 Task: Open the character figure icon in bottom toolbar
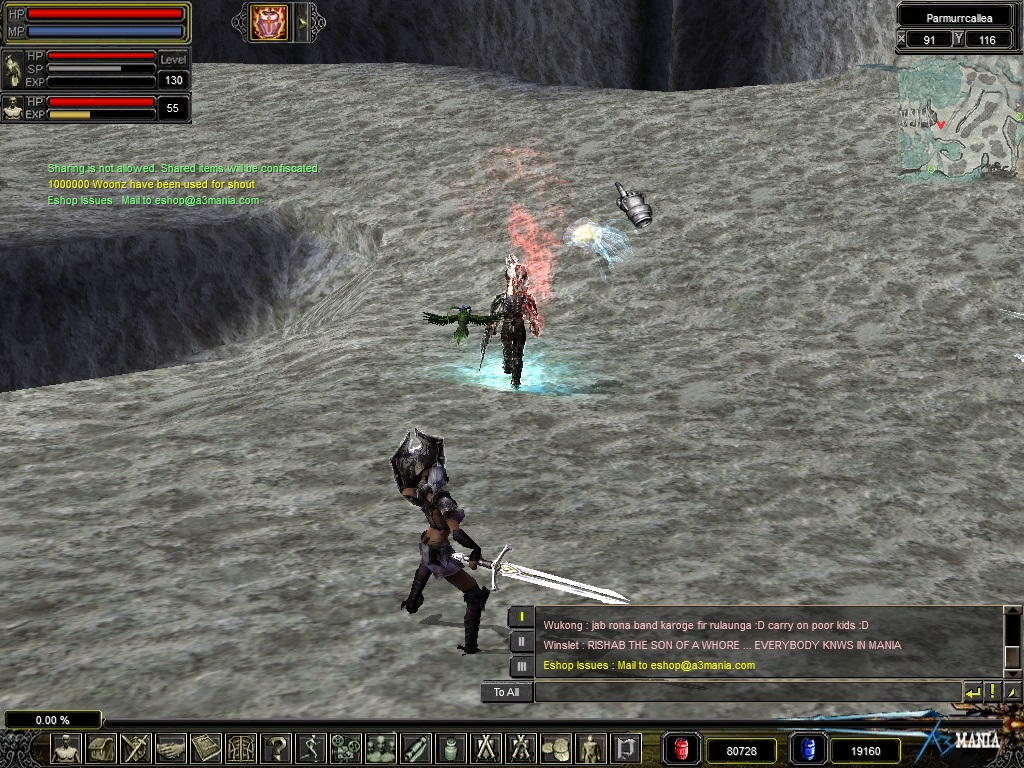point(66,748)
